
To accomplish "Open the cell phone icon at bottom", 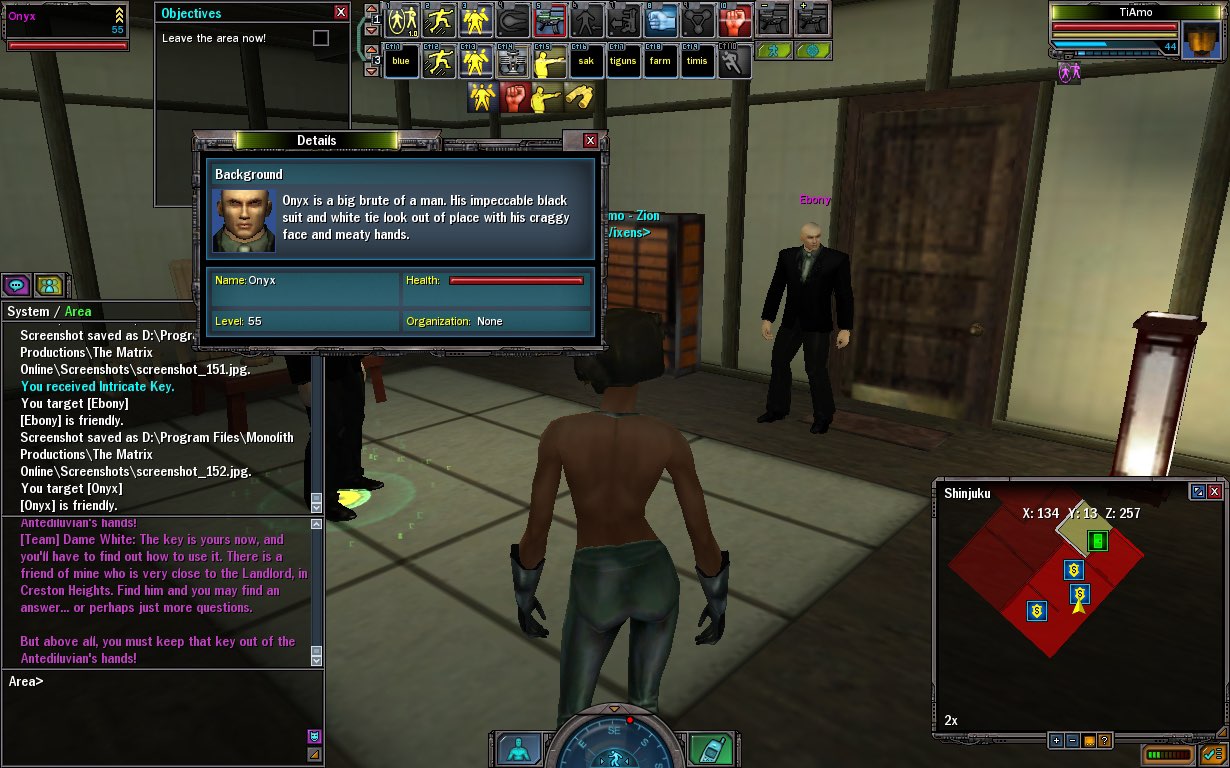I will 711,749.
